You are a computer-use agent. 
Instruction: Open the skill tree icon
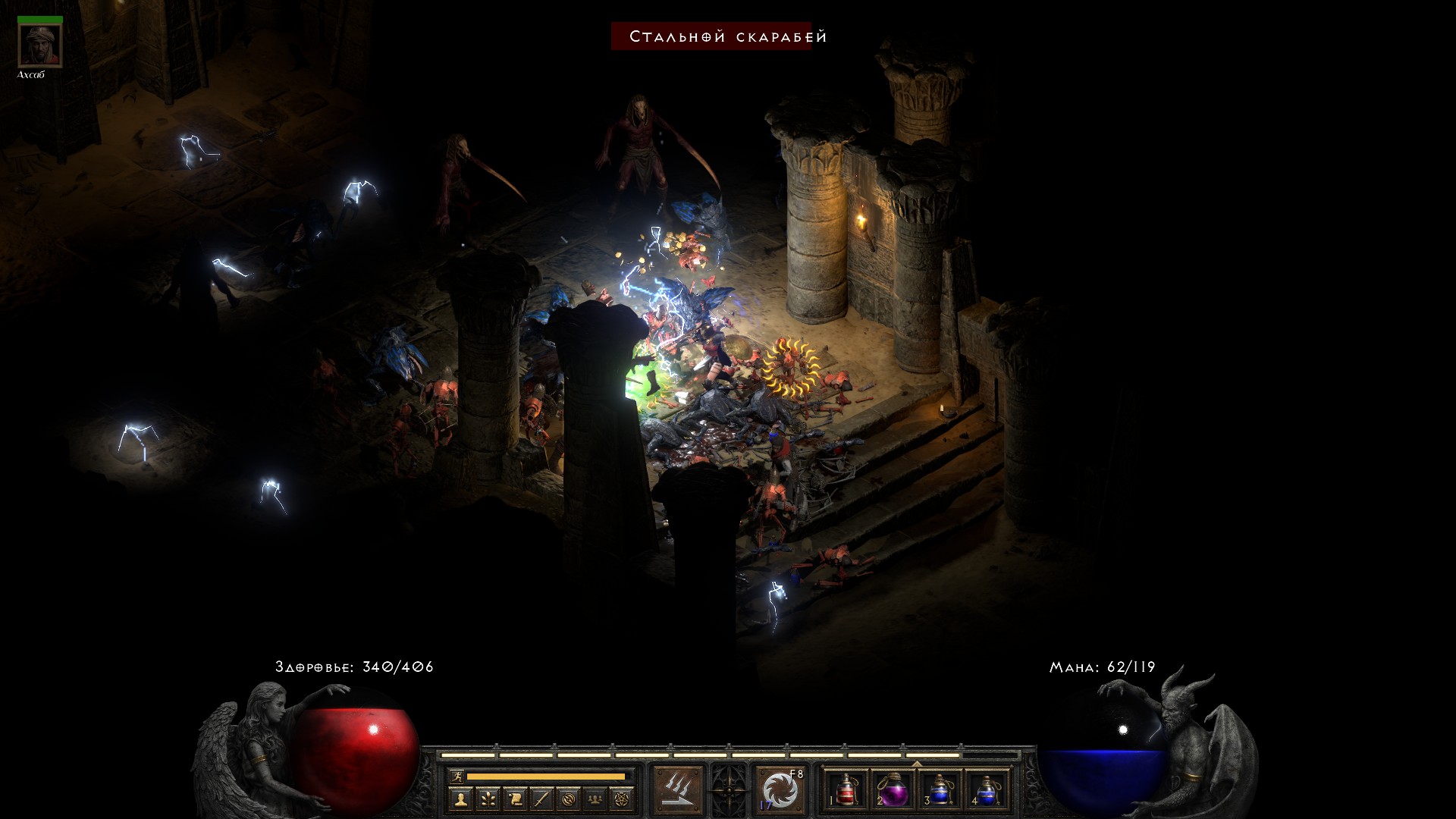point(488,799)
